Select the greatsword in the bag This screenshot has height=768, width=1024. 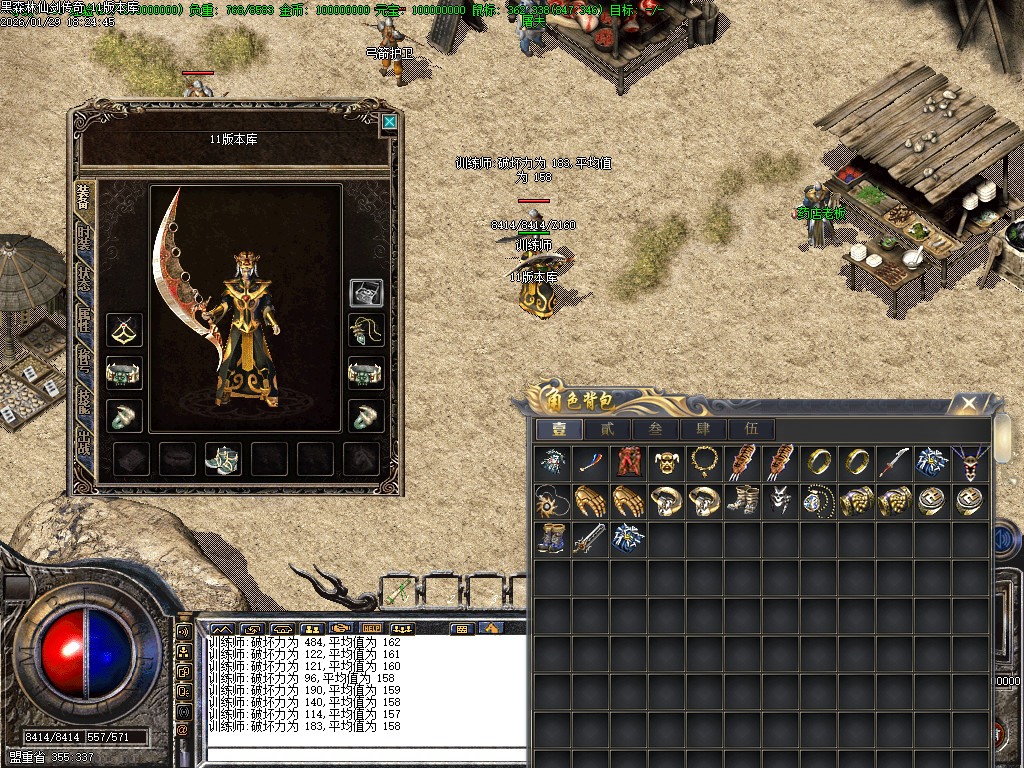(x=590, y=538)
